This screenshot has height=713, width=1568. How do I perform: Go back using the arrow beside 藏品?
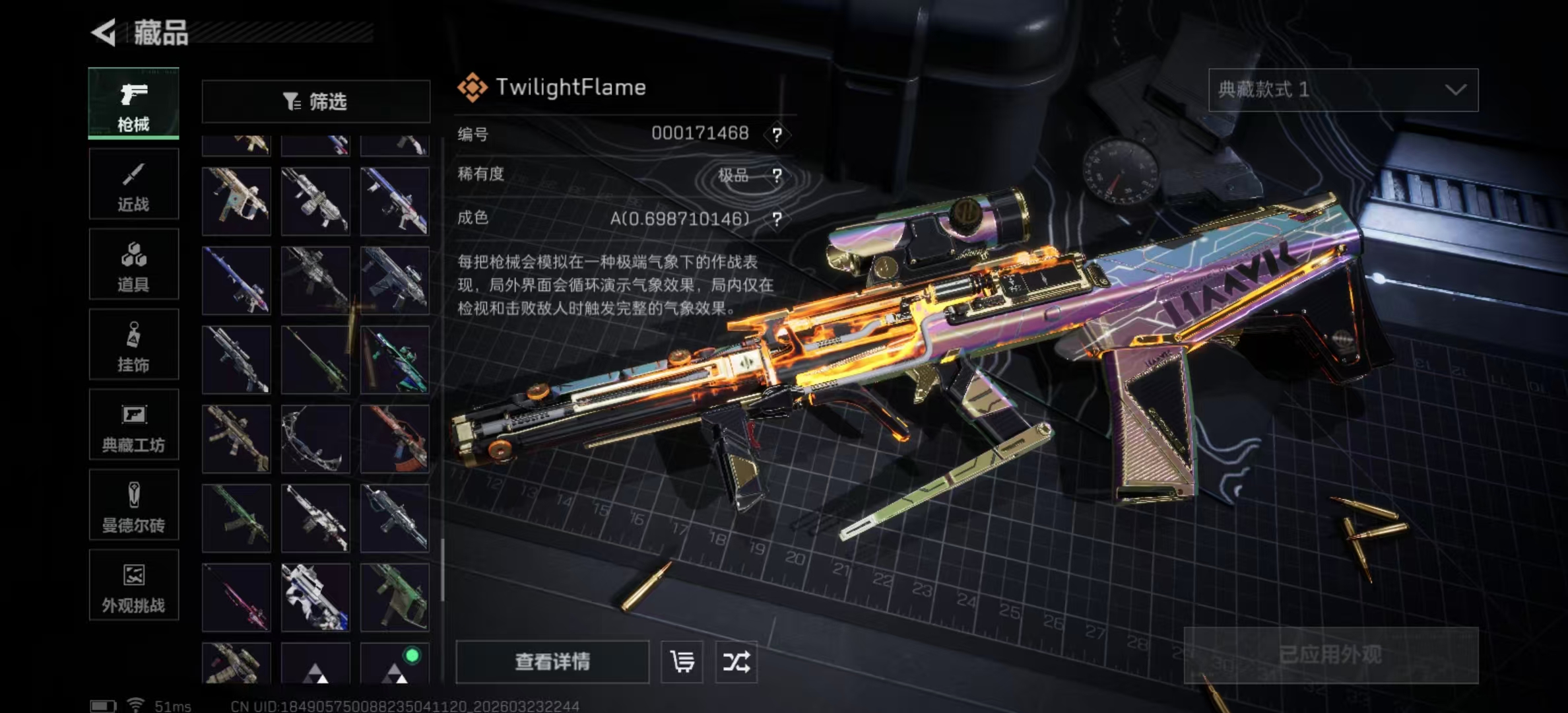[x=104, y=32]
